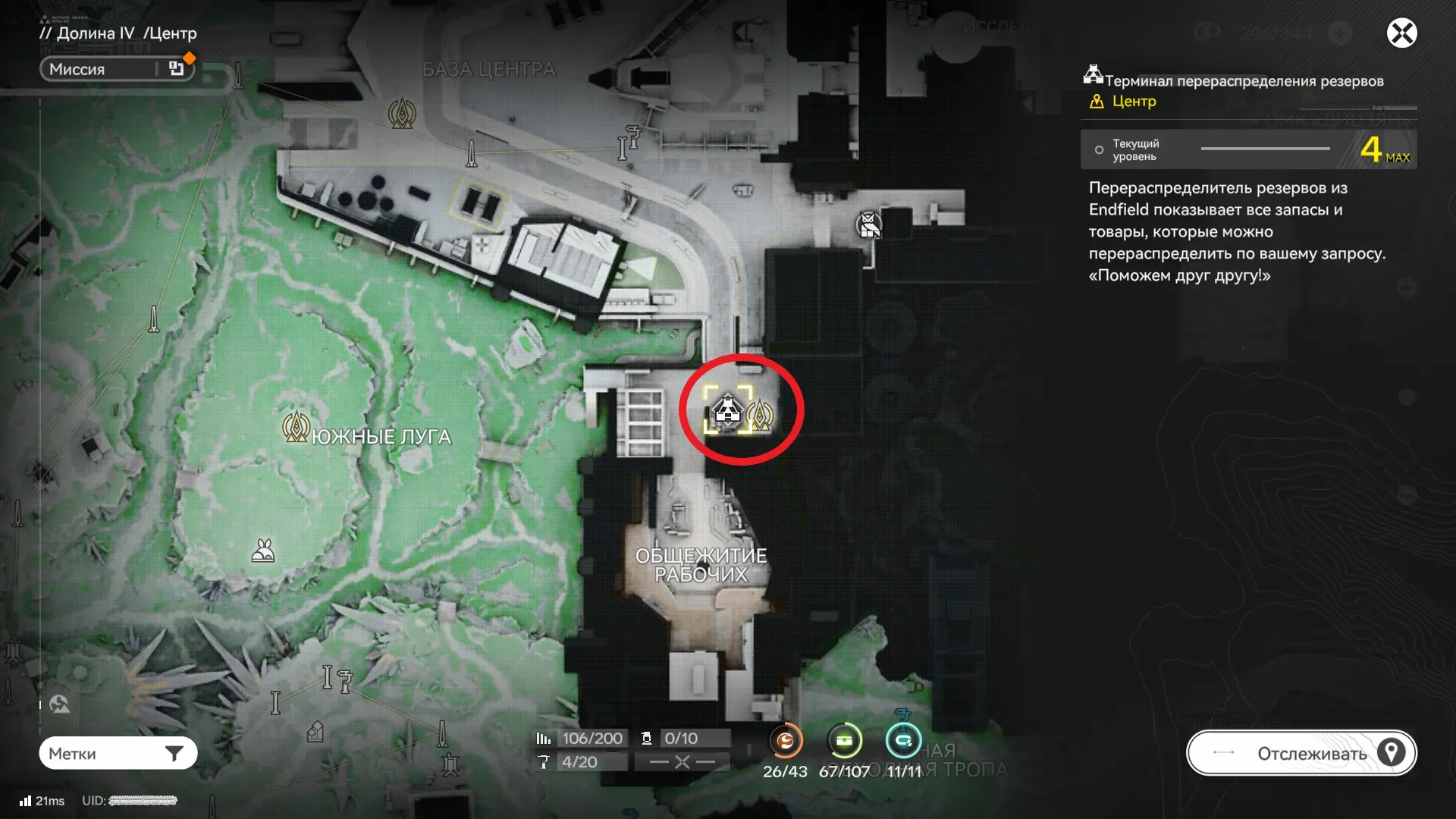Screen dimensions: 1456x819
Task: Close the map with the X button
Action: [1401, 33]
